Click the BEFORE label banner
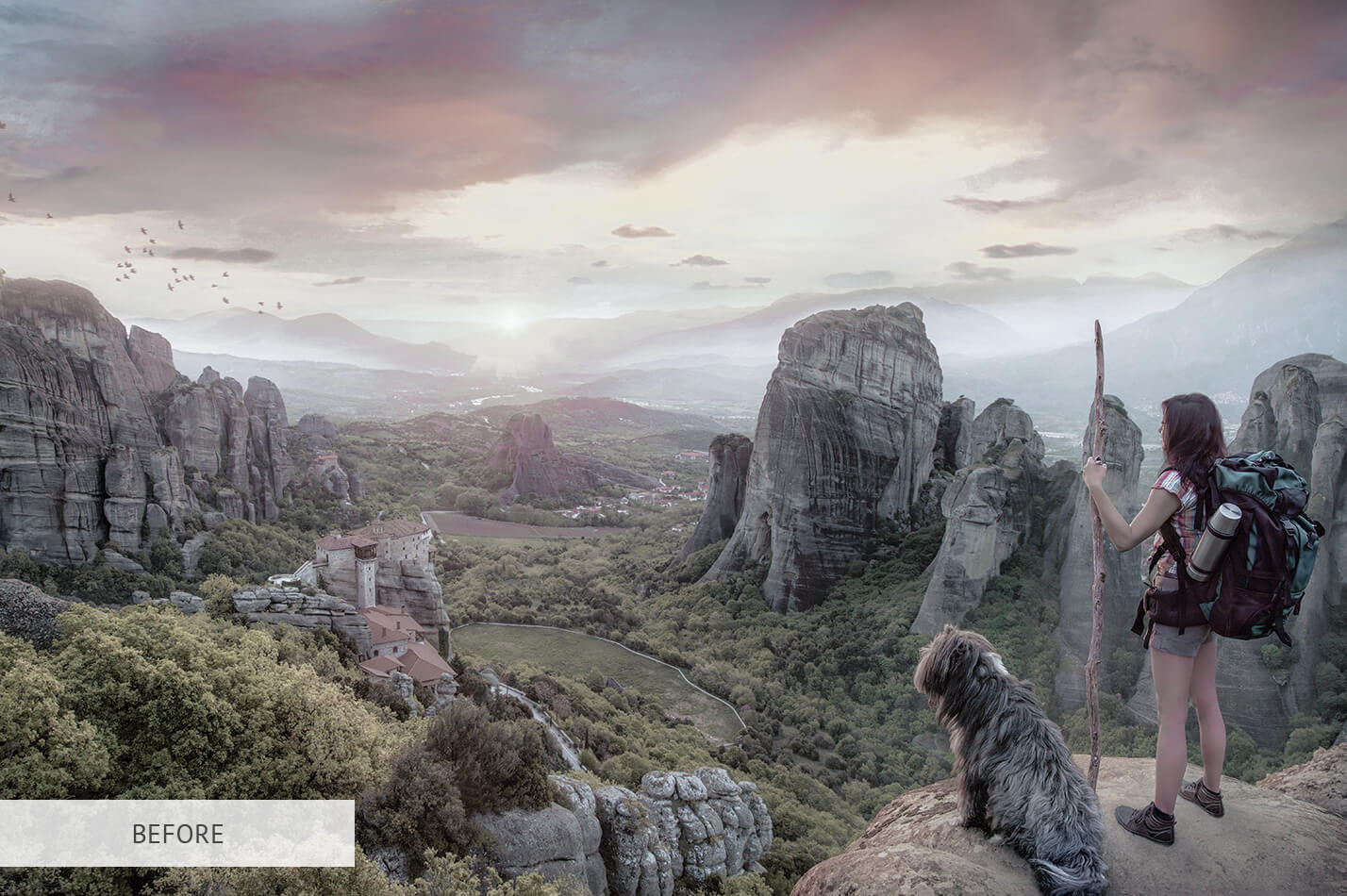Image resolution: width=1347 pixels, height=896 pixels. point(177,834)
